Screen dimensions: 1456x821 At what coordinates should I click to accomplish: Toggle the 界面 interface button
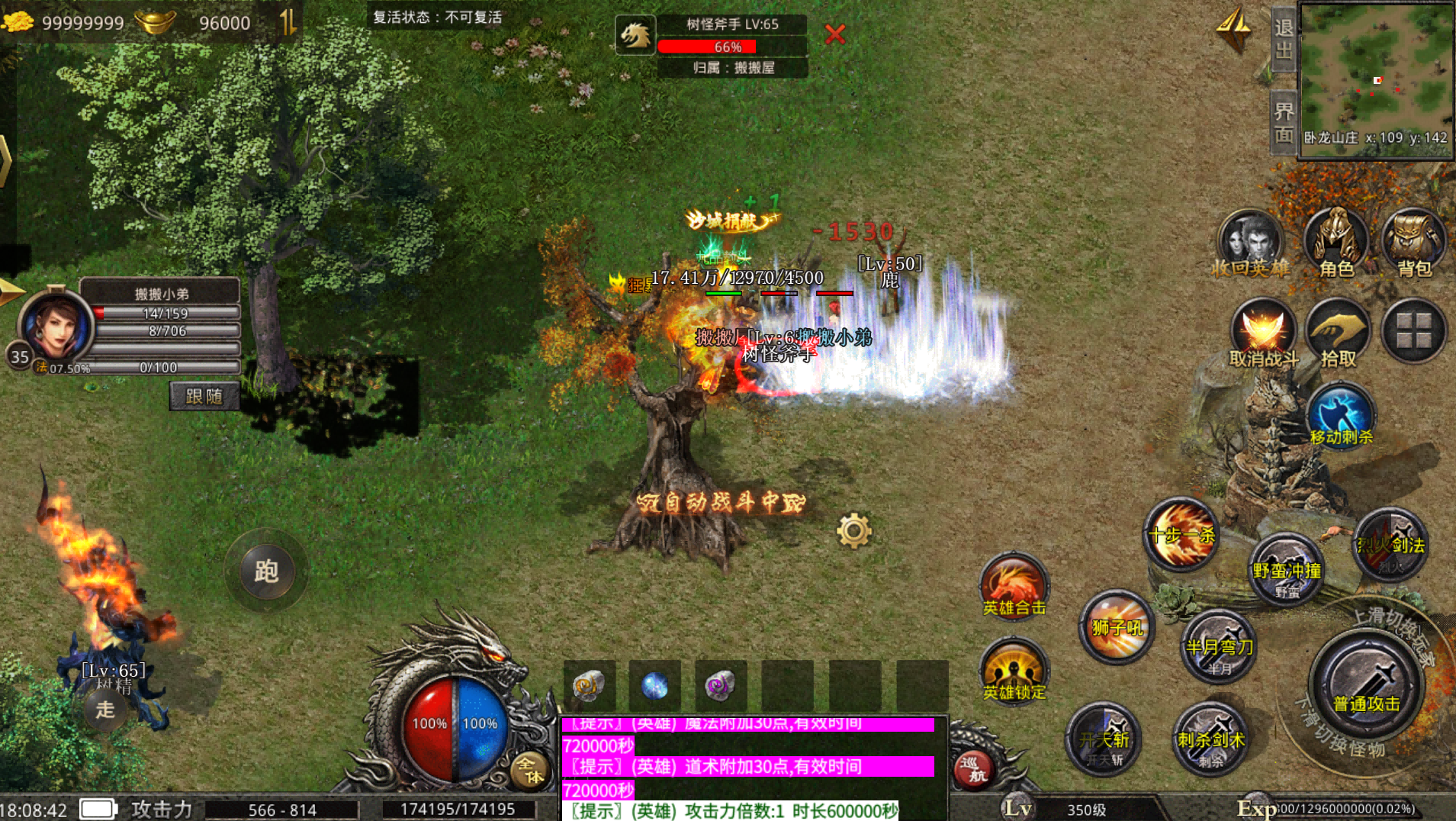pos(1284,122)
